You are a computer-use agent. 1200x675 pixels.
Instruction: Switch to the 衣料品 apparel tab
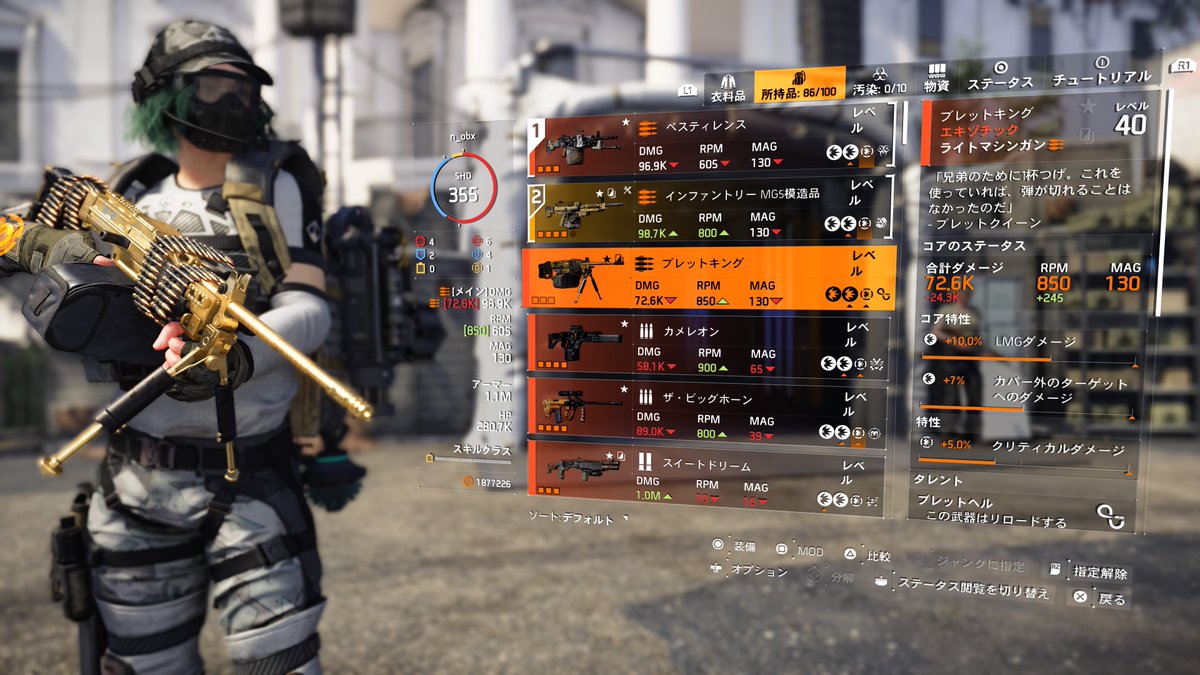click(x=728, y=88)
